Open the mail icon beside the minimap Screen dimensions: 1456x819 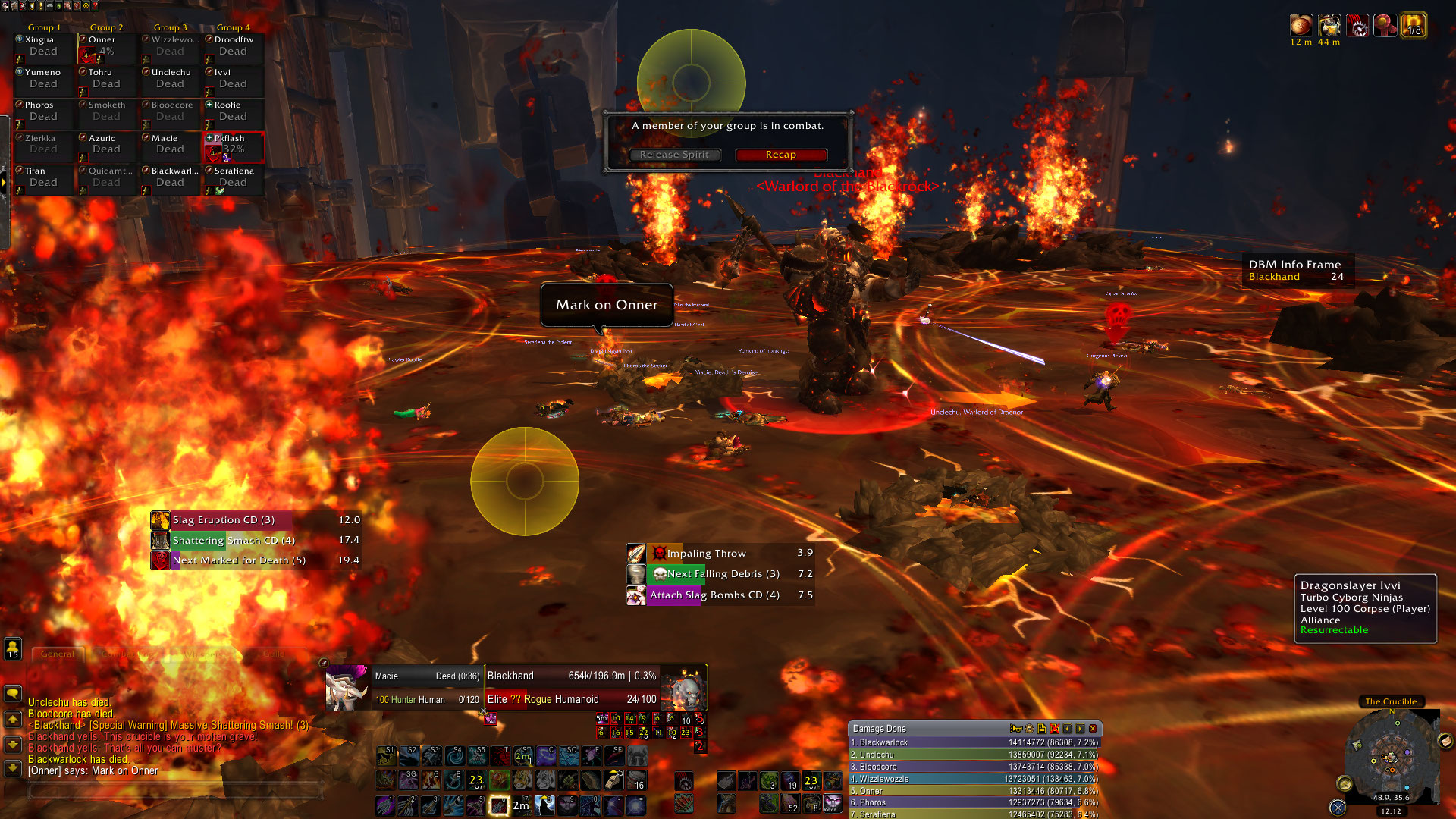point(1445,741)
